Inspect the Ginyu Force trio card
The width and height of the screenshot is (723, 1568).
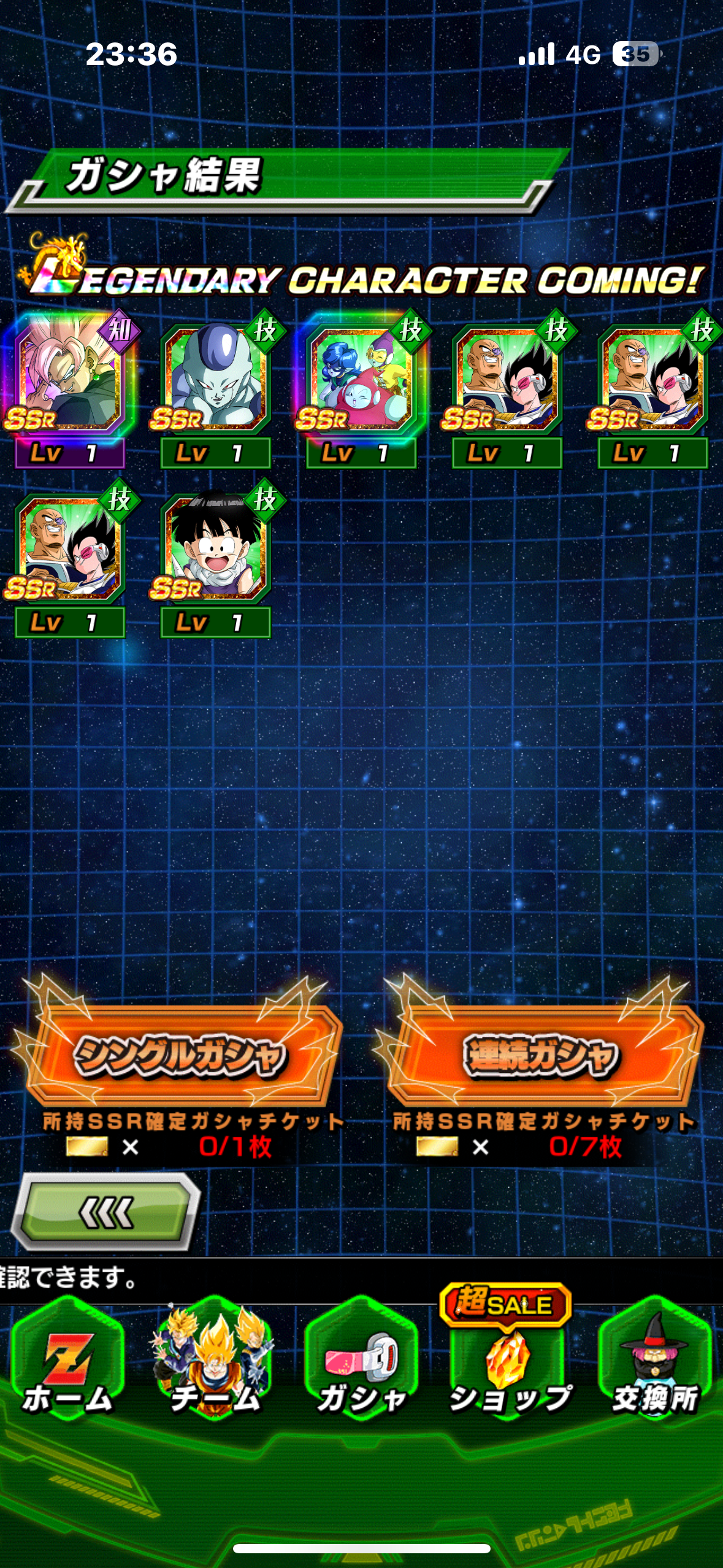point(361,379)
